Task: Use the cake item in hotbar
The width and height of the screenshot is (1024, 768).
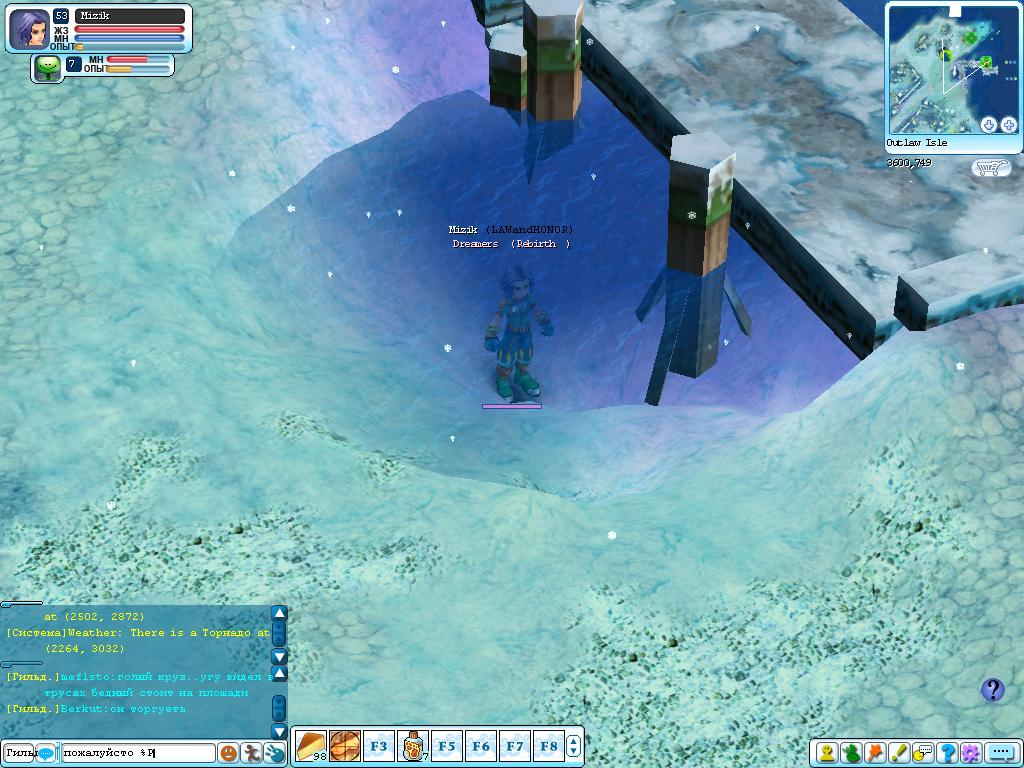Action: pos(311,746)
